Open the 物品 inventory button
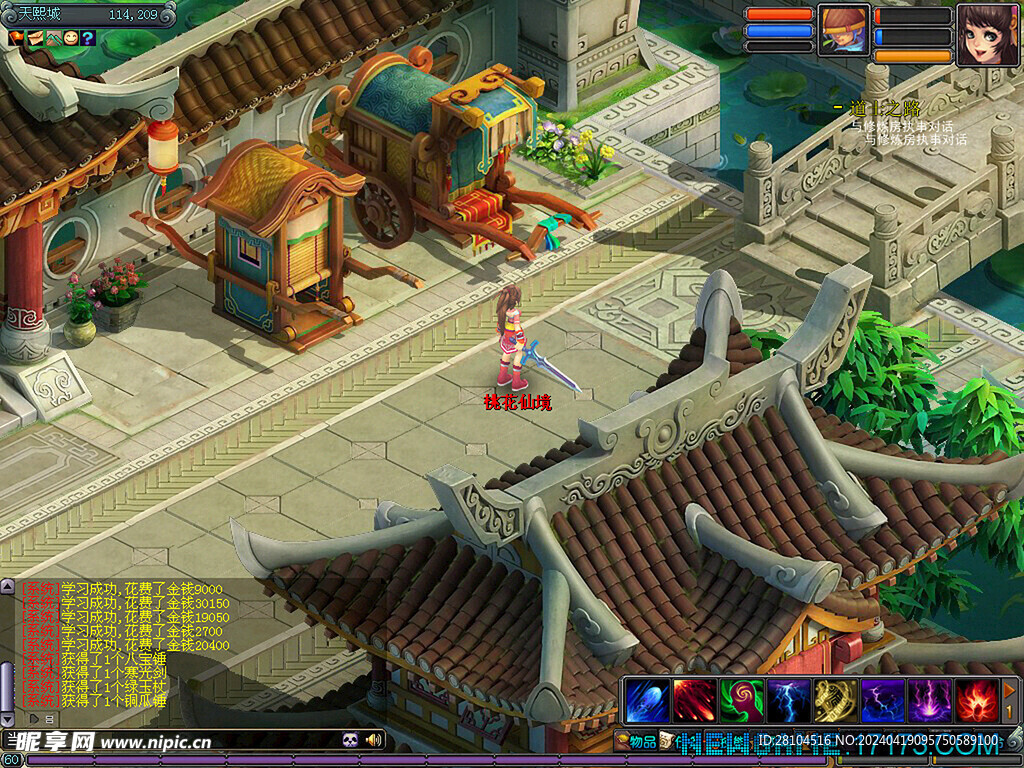Image resolution: width=1024 pixels, height=768 pixels. point(636,741)
